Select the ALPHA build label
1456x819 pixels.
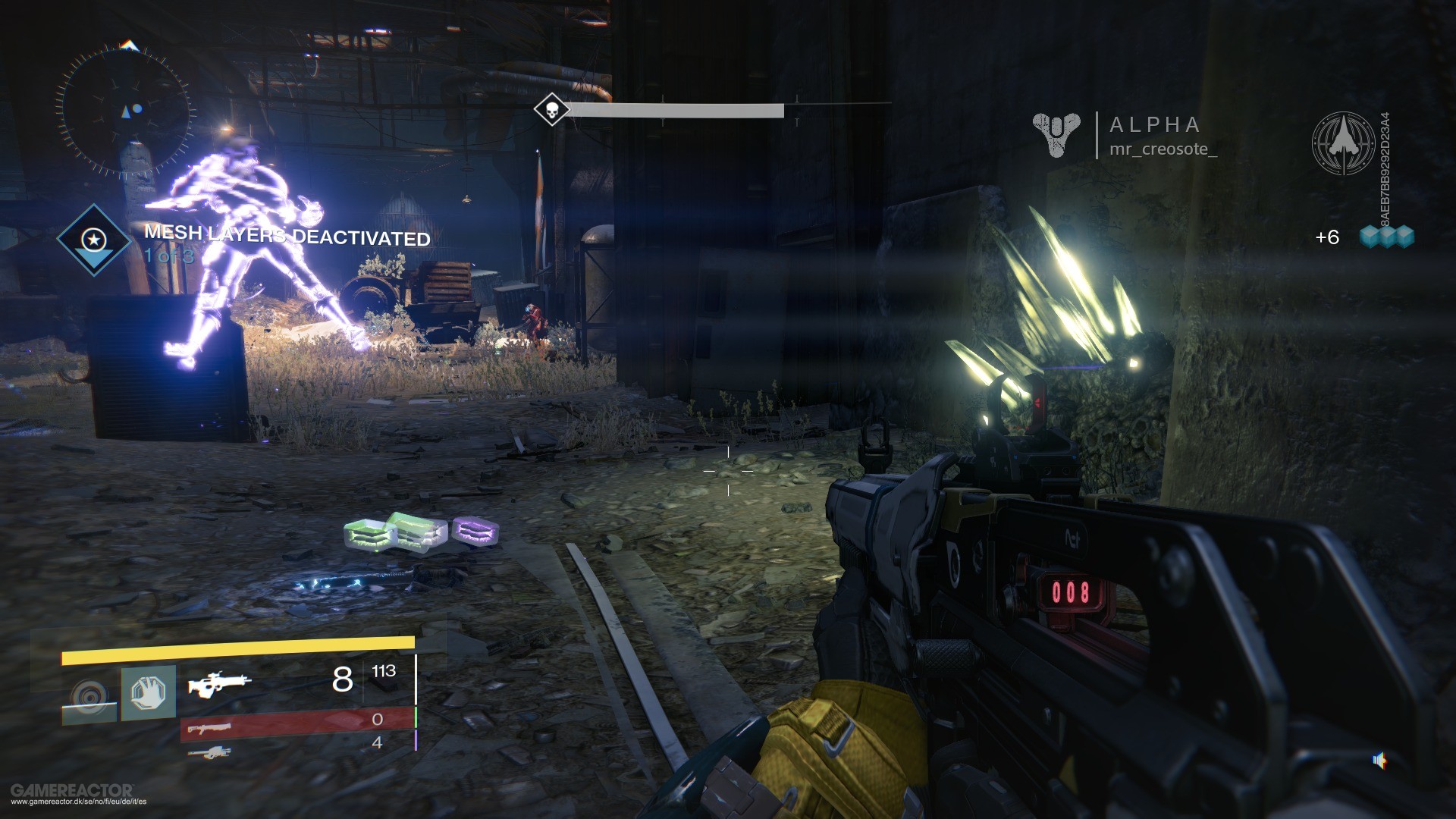(x=1153, y=124)
